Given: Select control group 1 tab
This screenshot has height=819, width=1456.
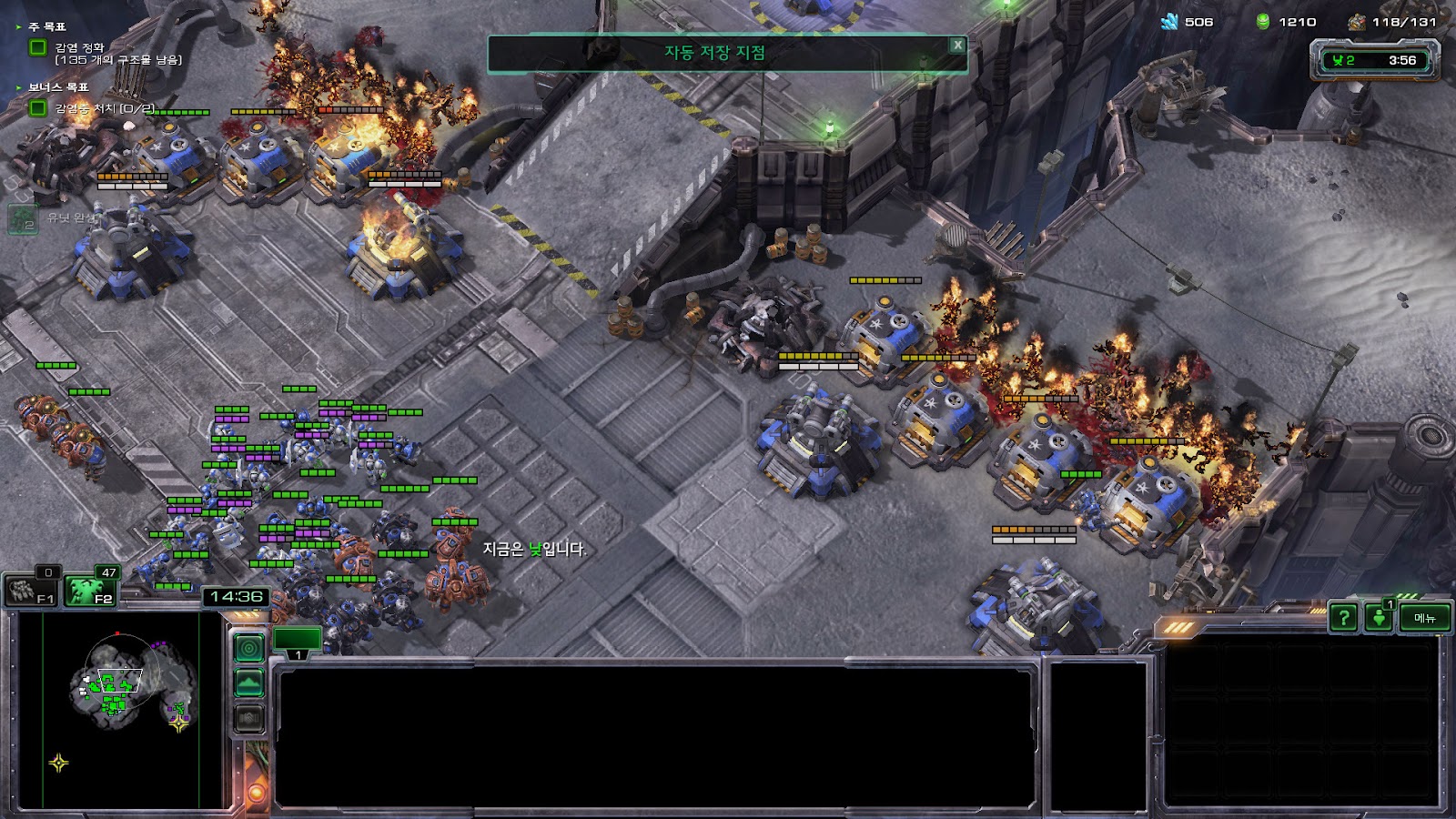Looking at the screenshot, I should [298, 641].
